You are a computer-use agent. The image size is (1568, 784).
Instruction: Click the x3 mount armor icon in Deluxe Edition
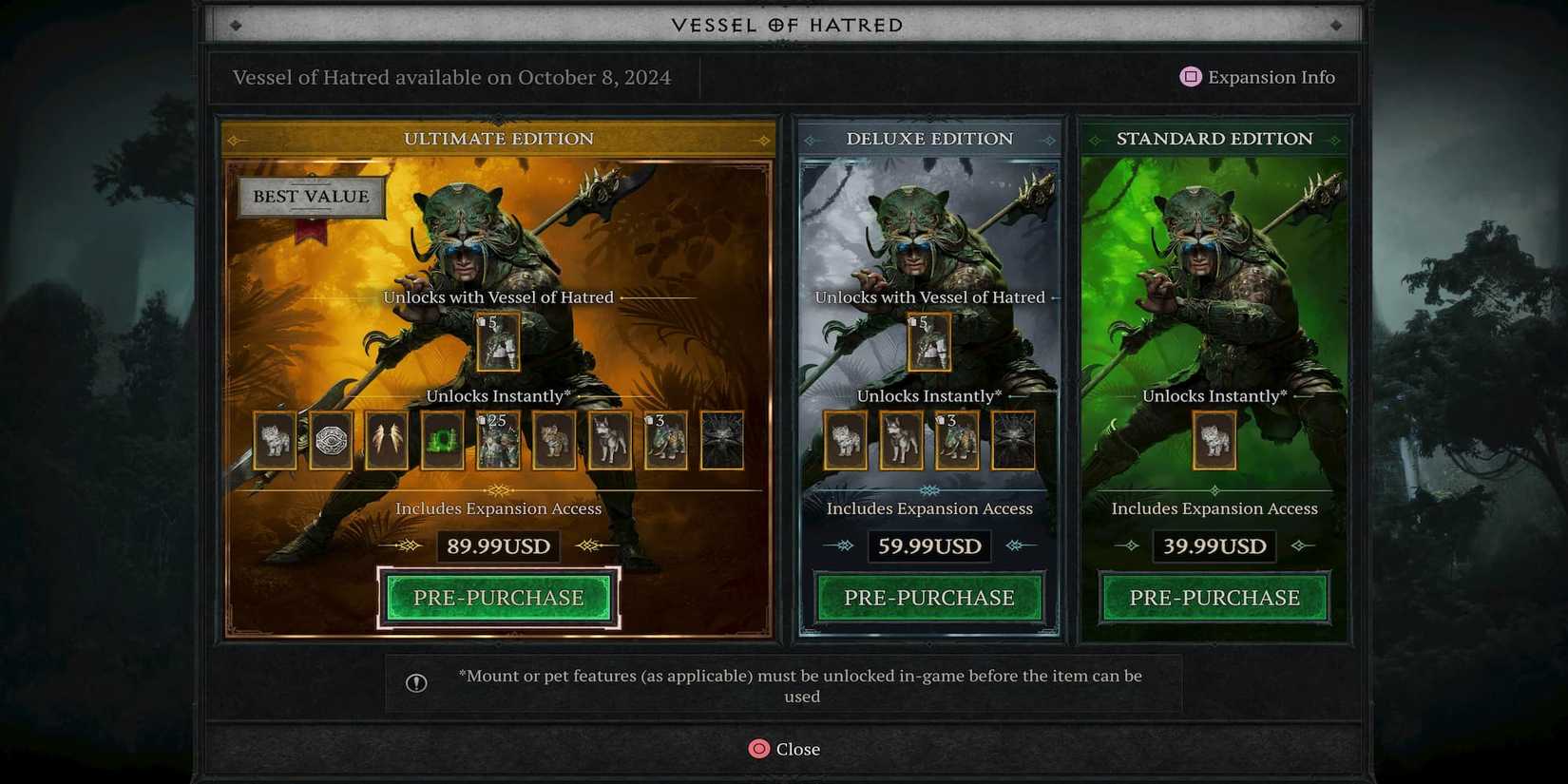957,442
